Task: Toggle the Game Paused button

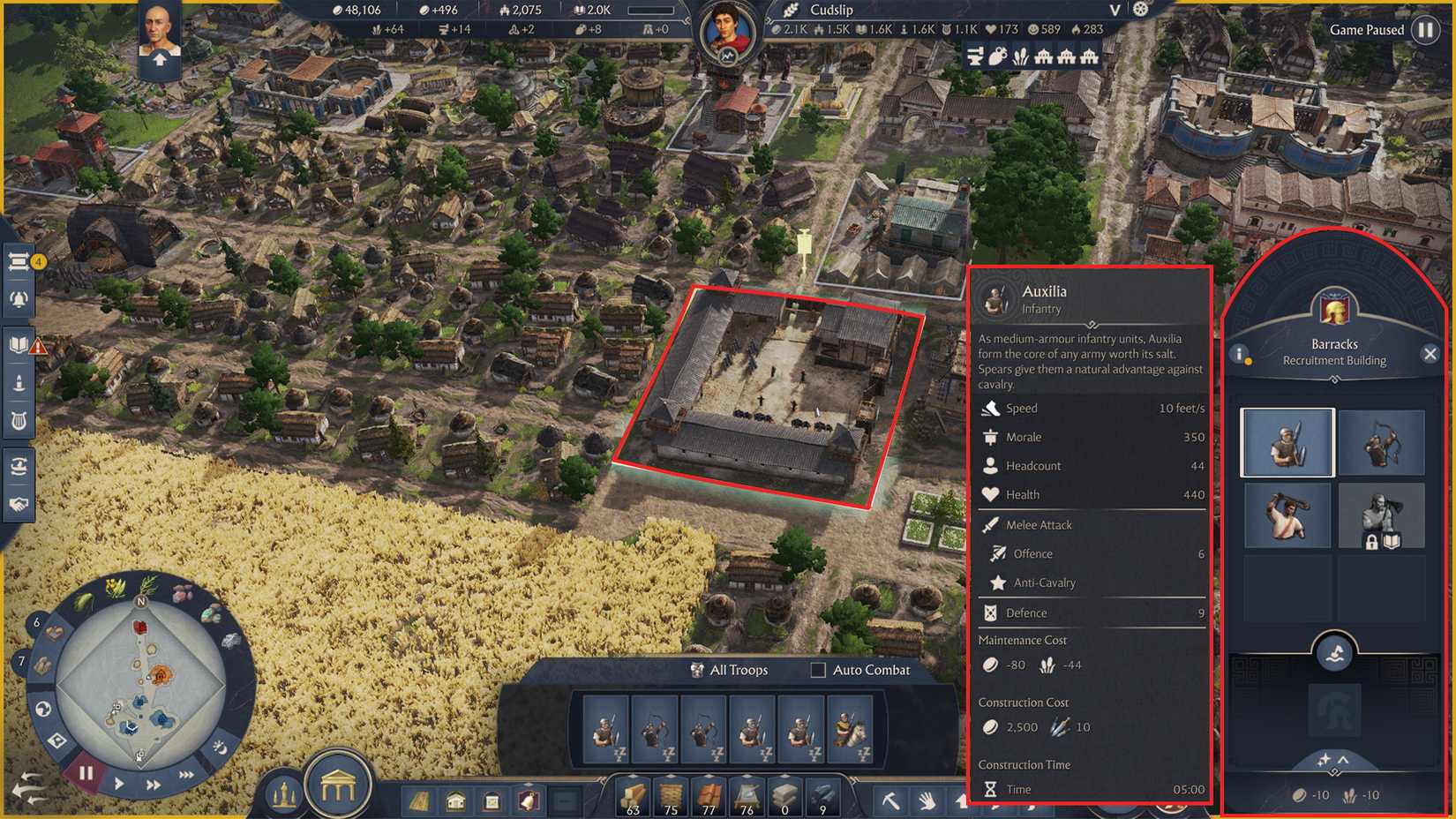Action: pyautogui.click(x=1424, y=29)
